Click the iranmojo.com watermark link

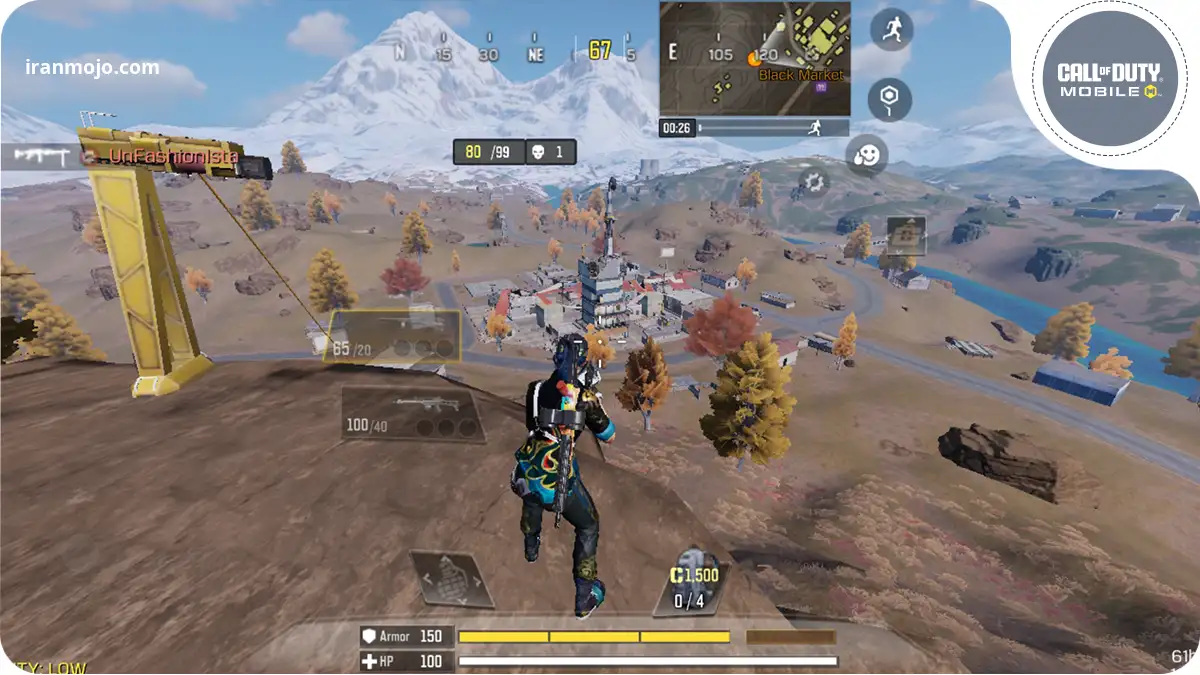[x=92, y=68]
